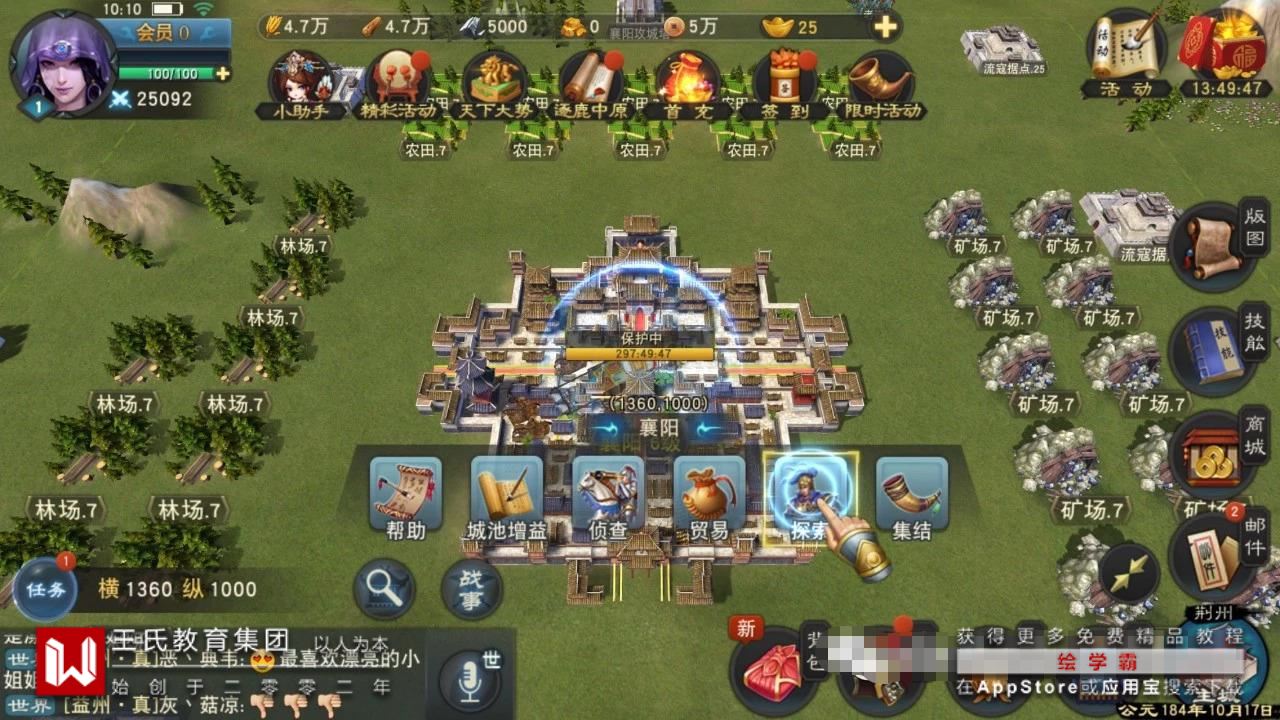Select 城池增益 city buff button
Viewport: 1280px width, 720px height.
[507, 497]
